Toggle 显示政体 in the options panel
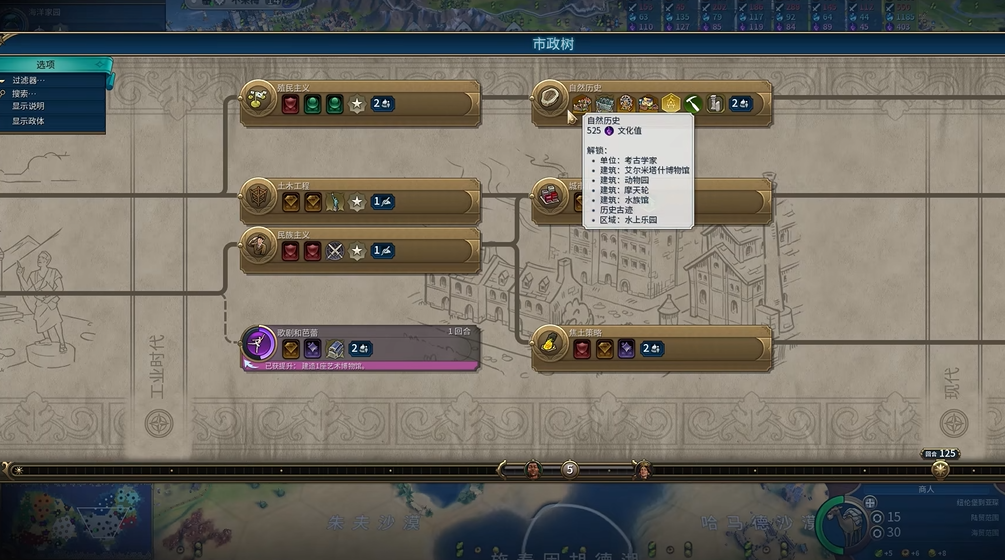Image resolution: width=1005 pixels, height=560 pixels. pos(28,121)
